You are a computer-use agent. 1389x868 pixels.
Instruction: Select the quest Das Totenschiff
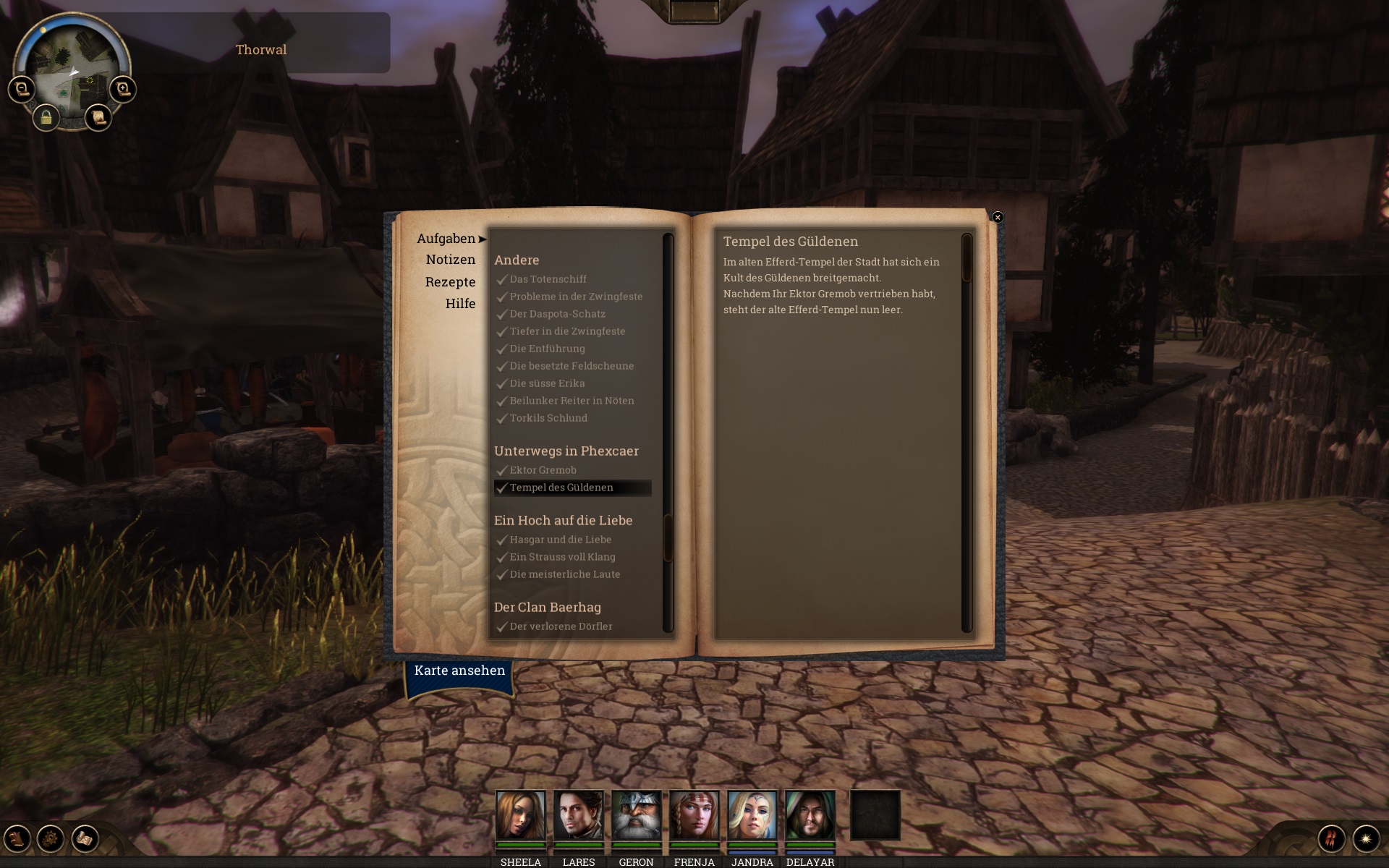click(x=548, y=279)
